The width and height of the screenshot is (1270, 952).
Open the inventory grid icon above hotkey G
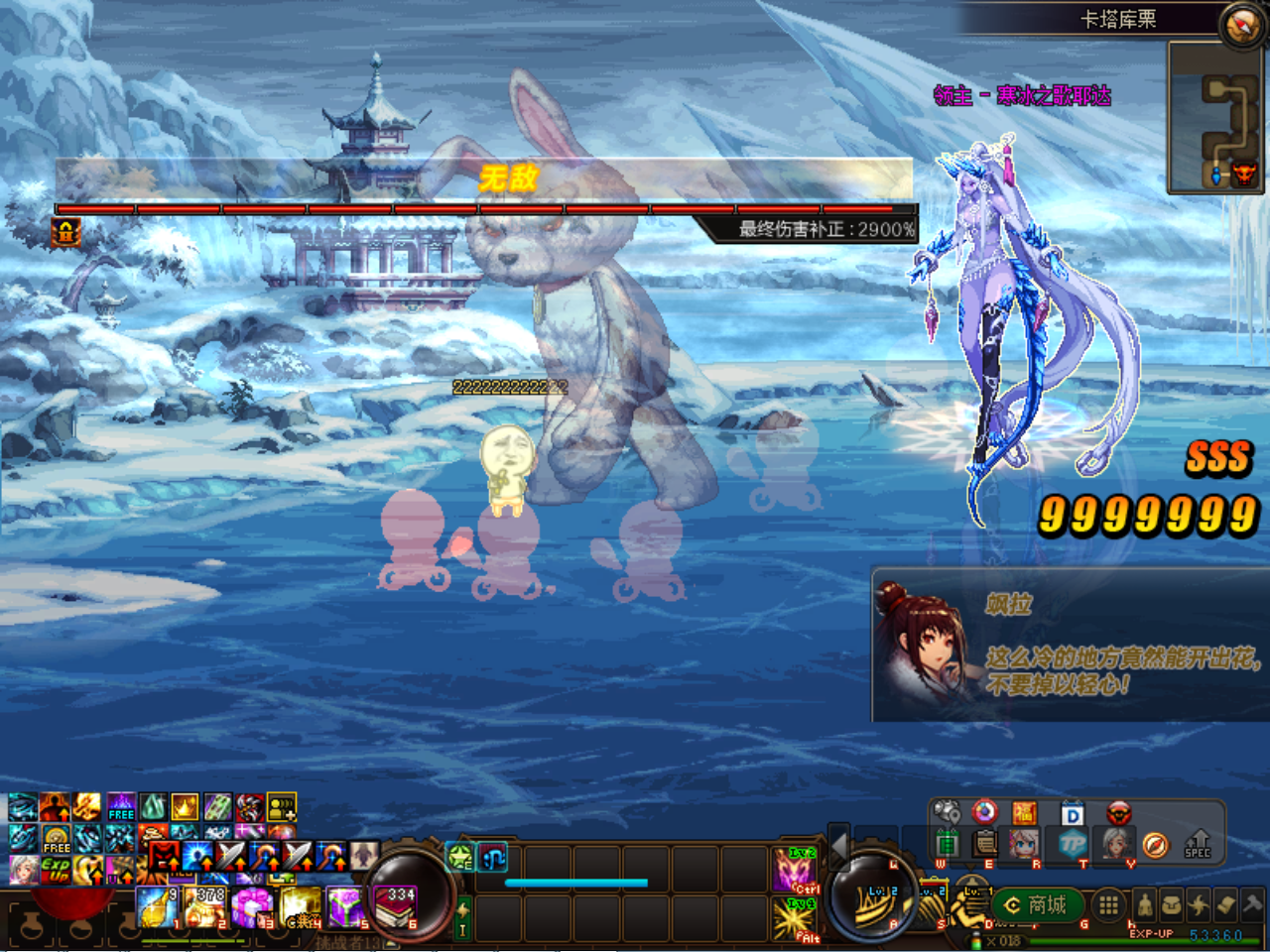pyautogui.click(x=1108, y=904)
